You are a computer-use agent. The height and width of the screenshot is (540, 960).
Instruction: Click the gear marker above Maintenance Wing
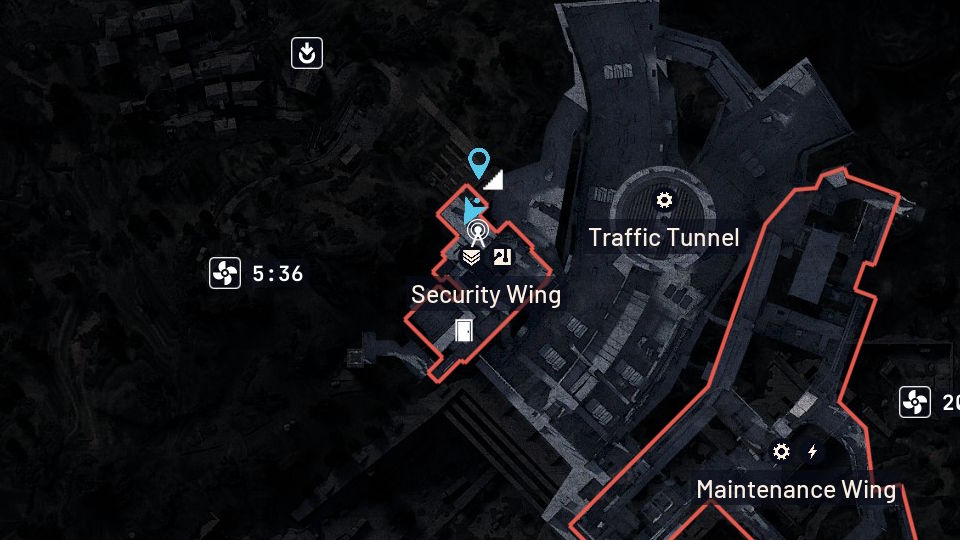tap(781, 452)
